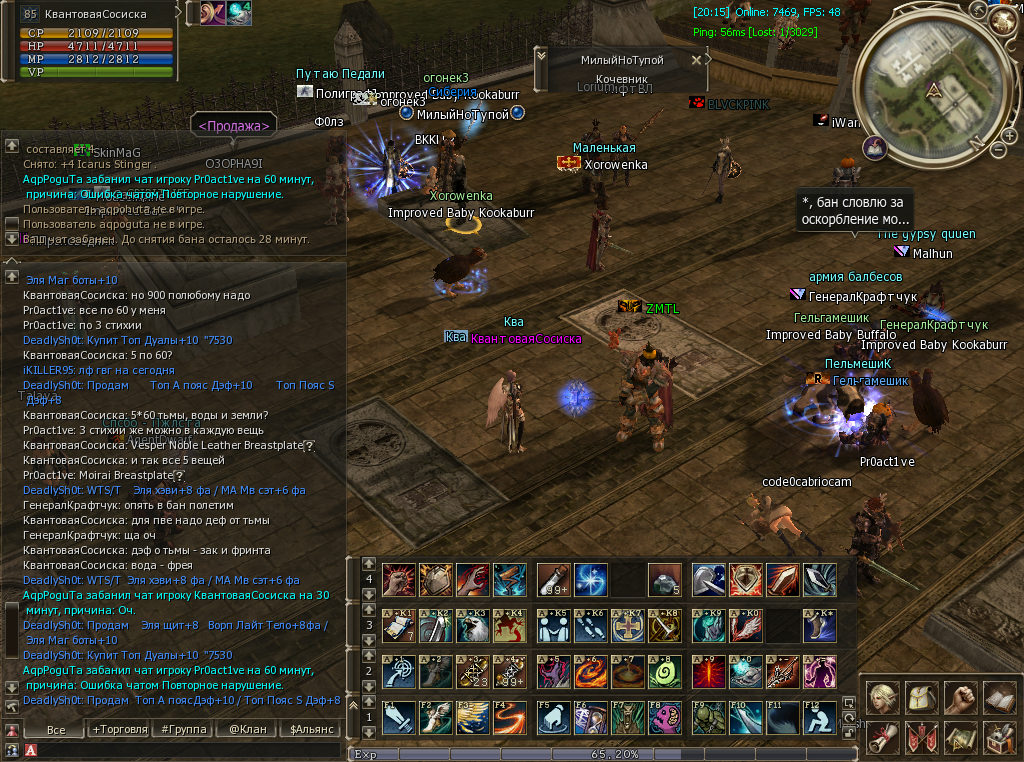Open the quest scroll icon
This screenshot has width=1024, height=762.
click(882, 738)
